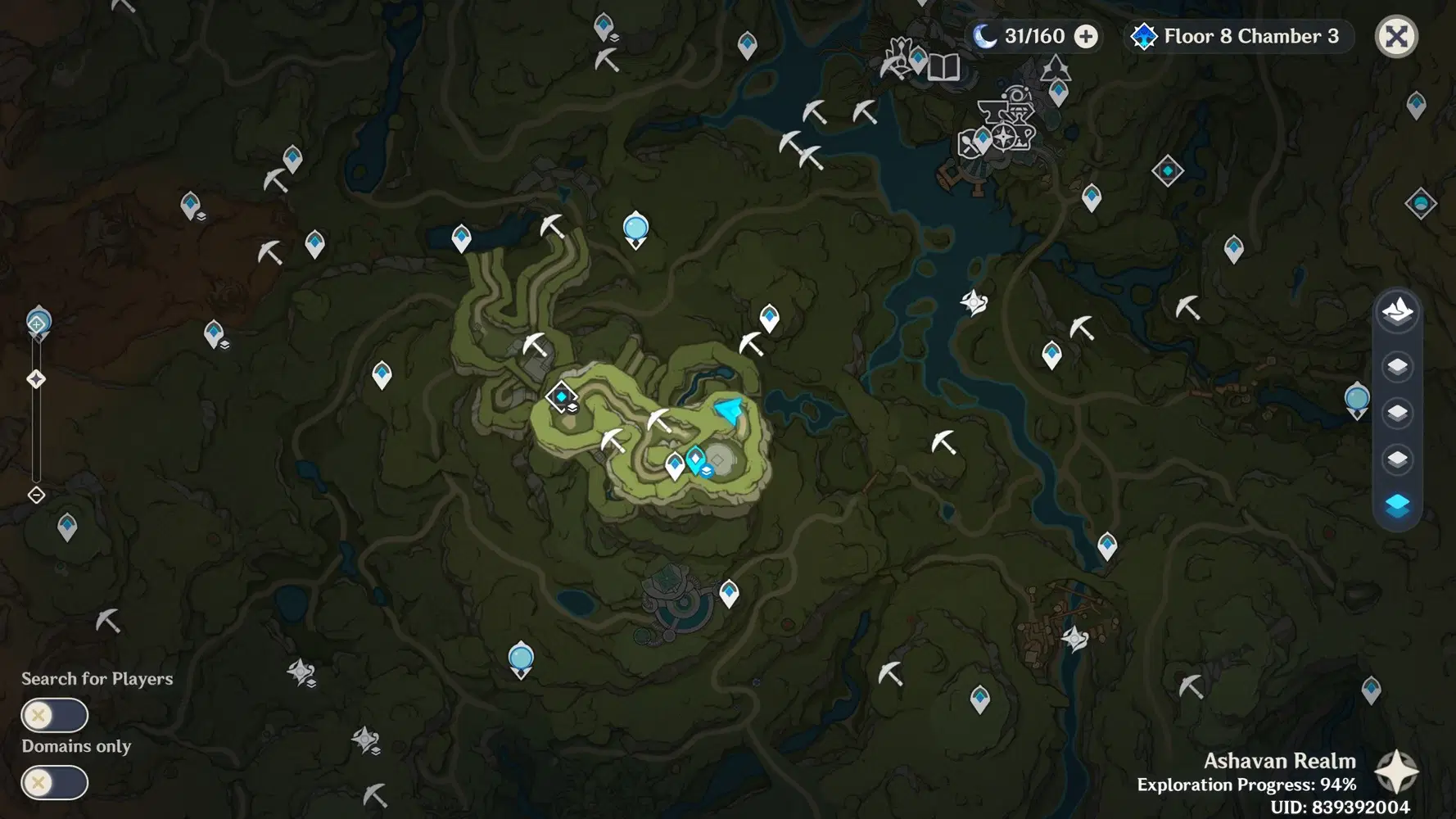The height and width of the screenshot is (819, 1456).
Task: Expand the top floor layer in the sidebar
Action: (1398, 367)
